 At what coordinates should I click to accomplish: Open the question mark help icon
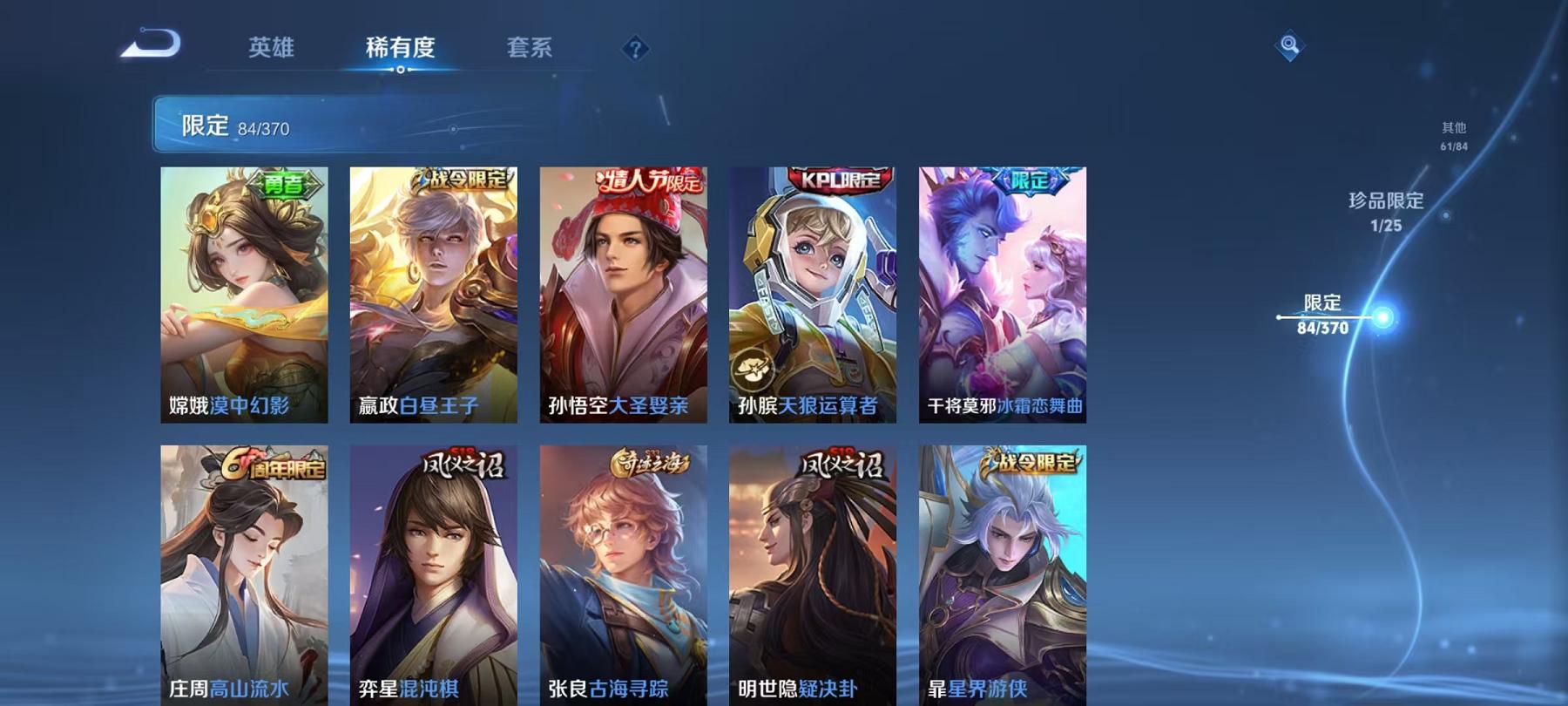coord(637,50)
